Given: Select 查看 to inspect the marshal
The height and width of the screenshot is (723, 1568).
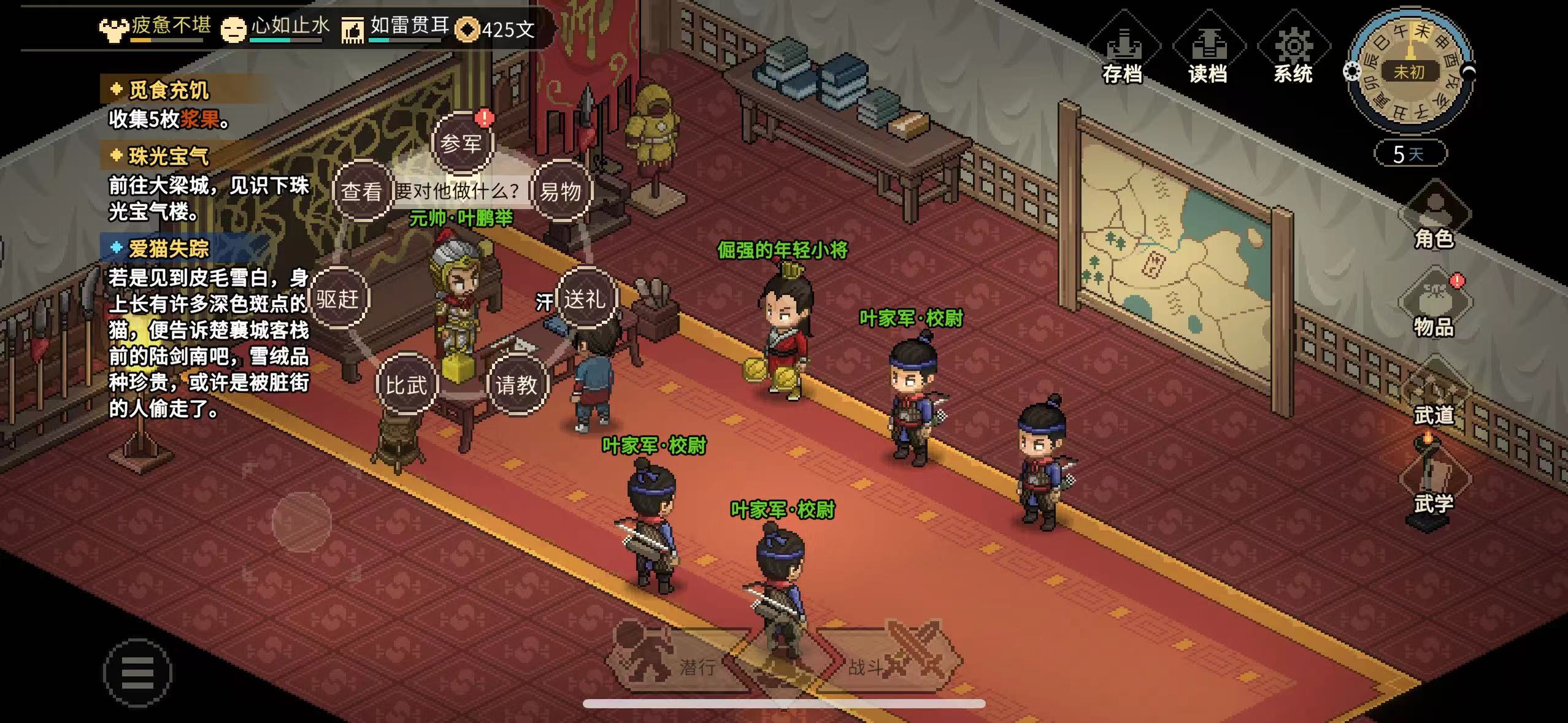Looking at the screenshot, I should (x=361, y=191).
